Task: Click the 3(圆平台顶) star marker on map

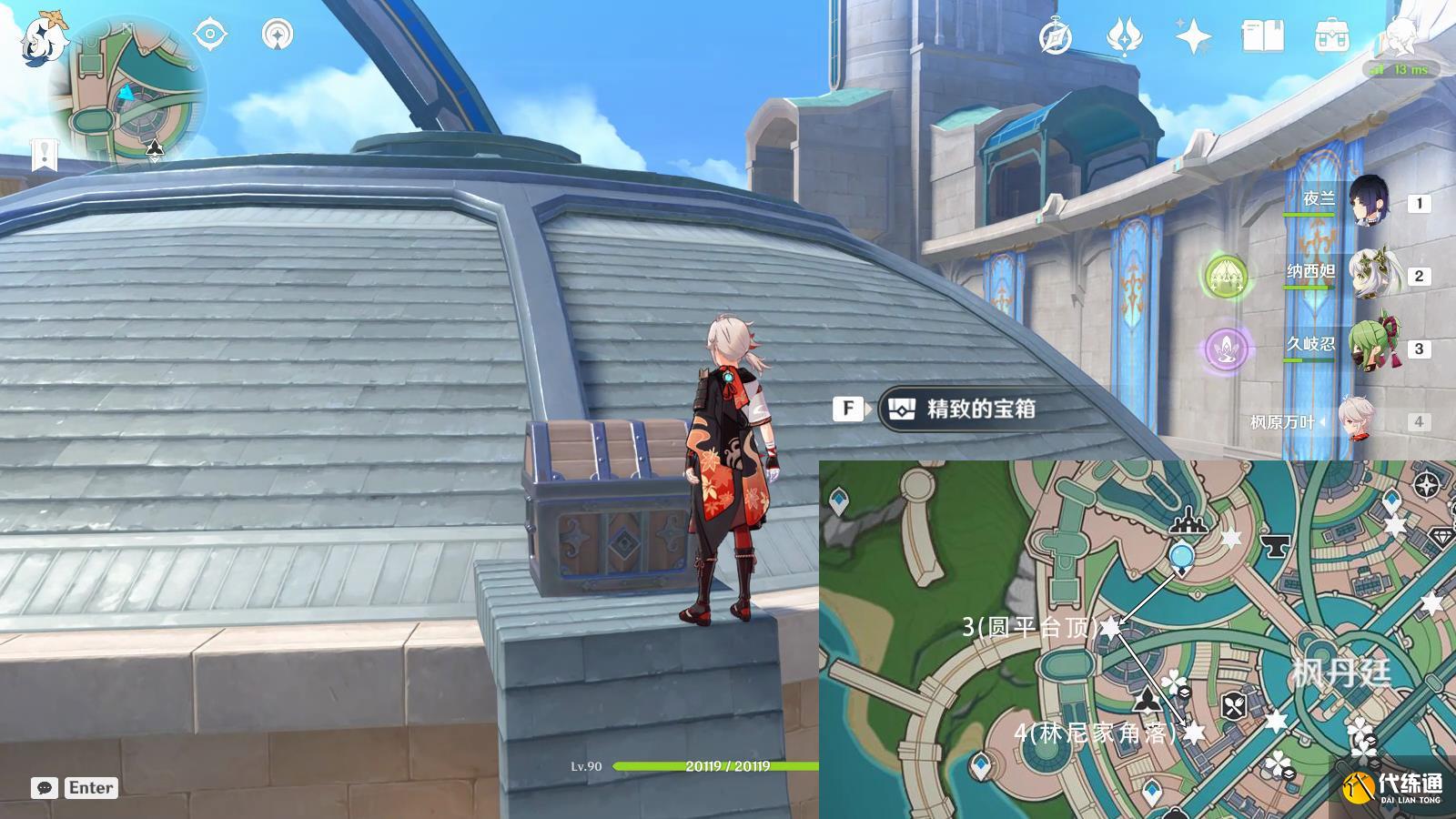Action: click(1110, 626)
